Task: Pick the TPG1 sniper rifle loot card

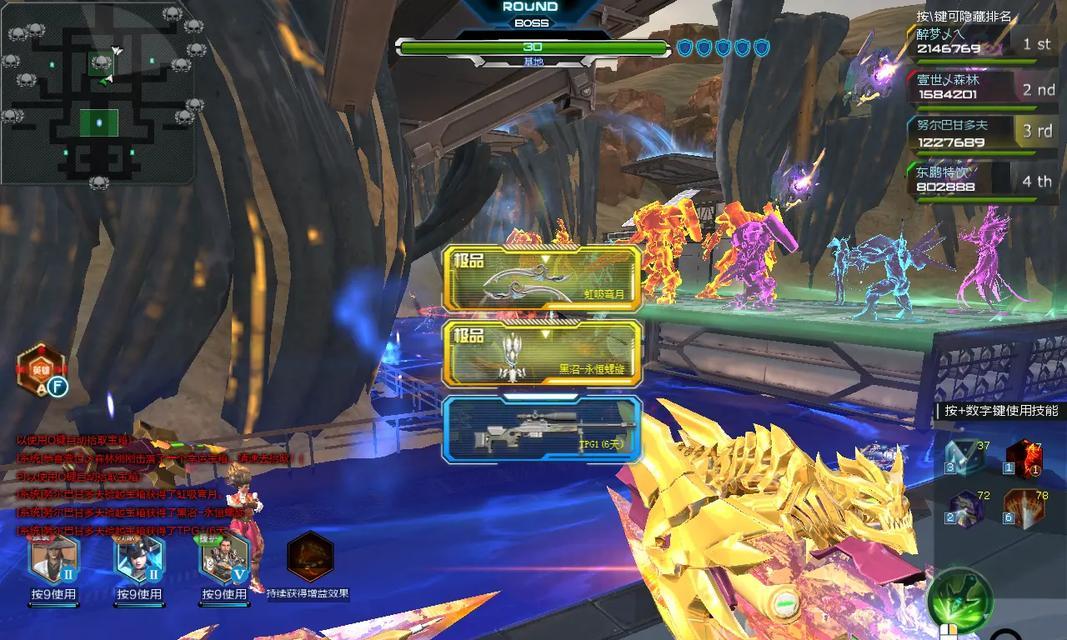Action: point(542,429)
